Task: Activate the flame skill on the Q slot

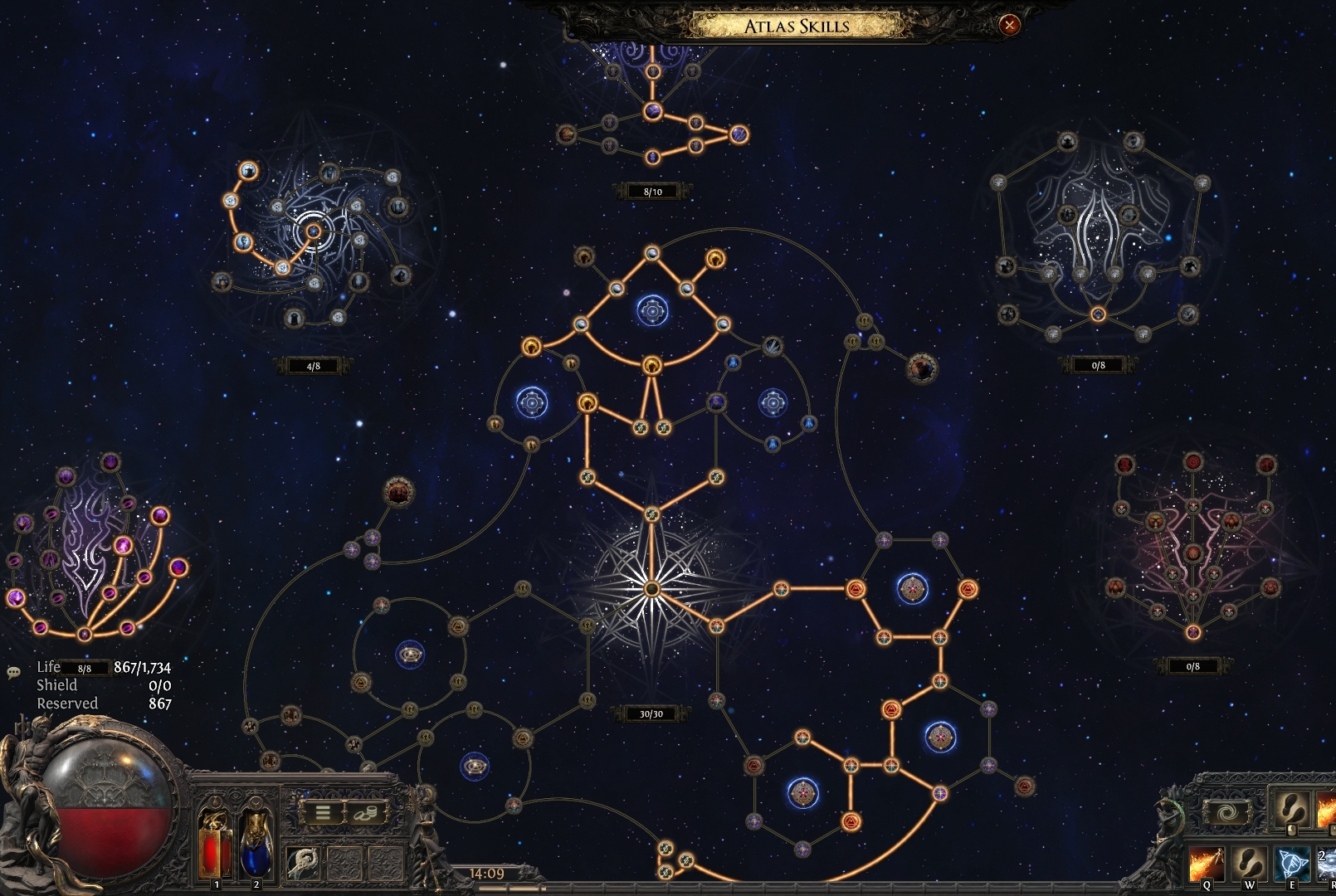Action: point(1206,864)
